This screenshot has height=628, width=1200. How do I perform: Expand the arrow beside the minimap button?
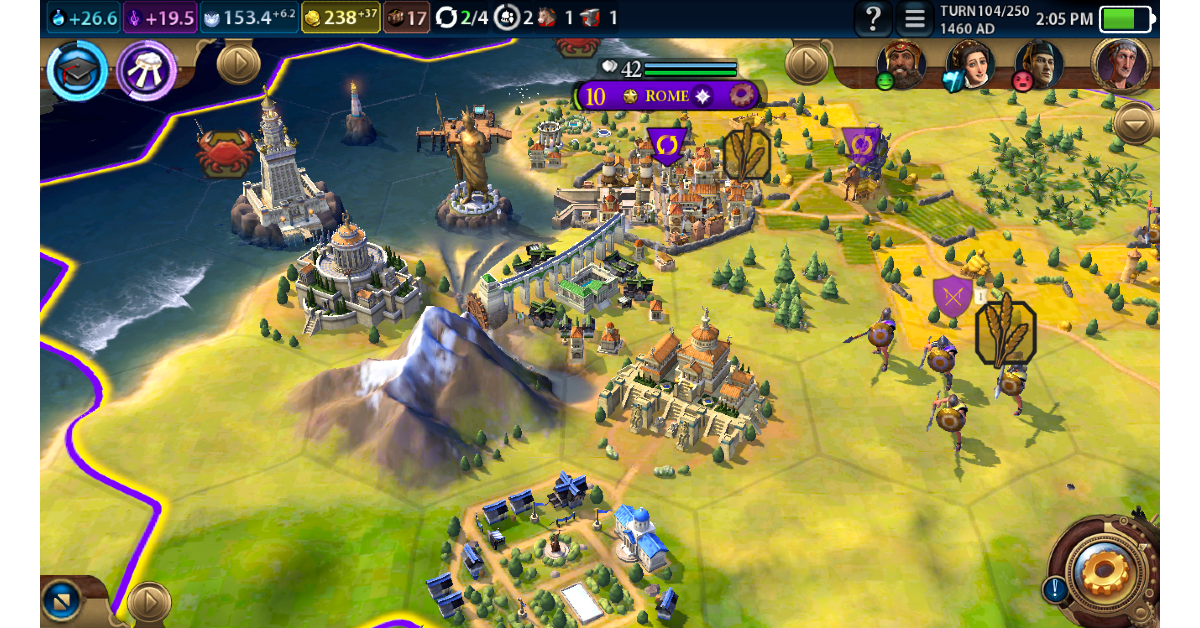[149, 603]
